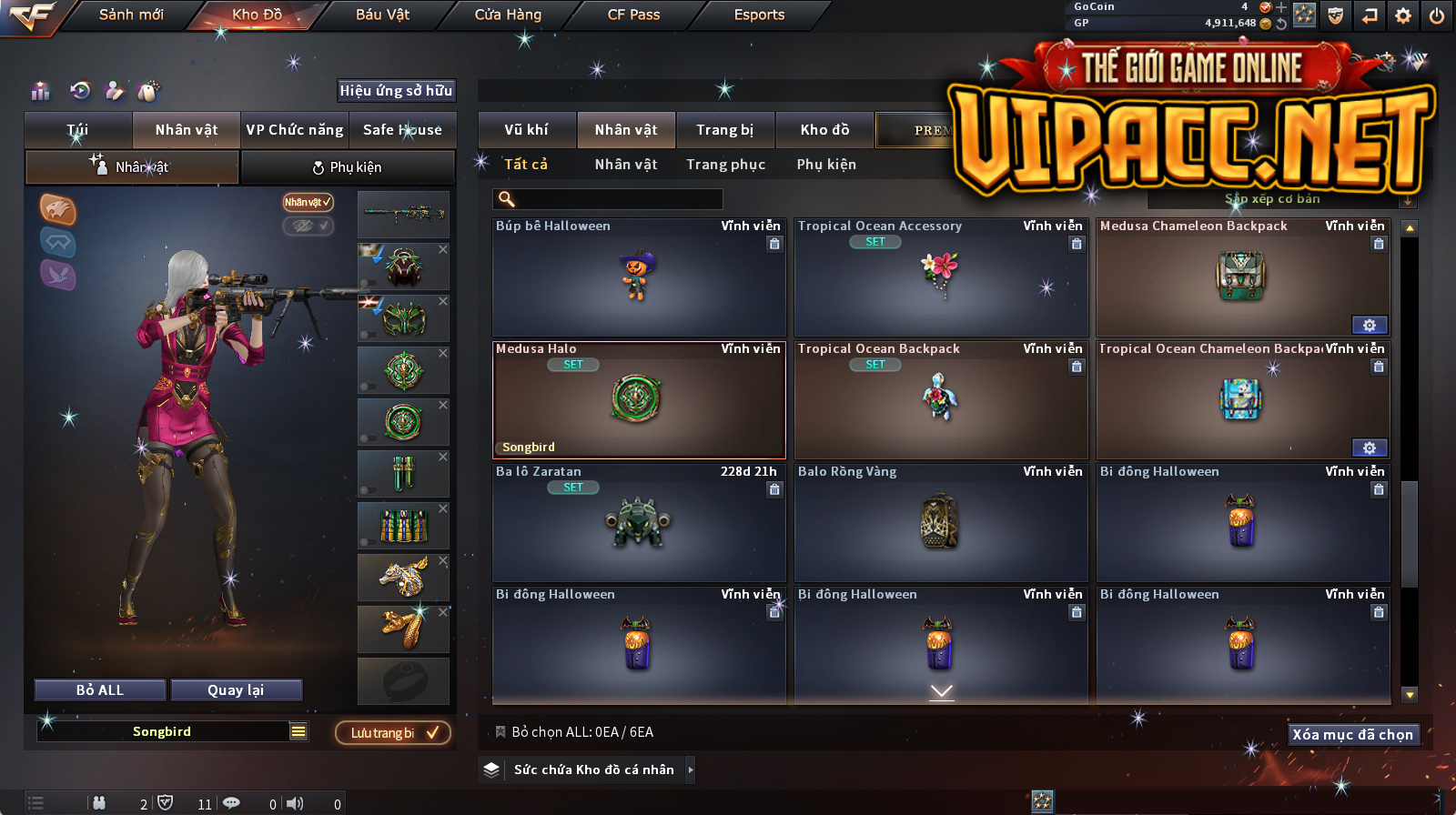The height and width of the screenshot is (815, 1456).
Task: Click Xóa mục đã chọn button
Action: 1353,735
